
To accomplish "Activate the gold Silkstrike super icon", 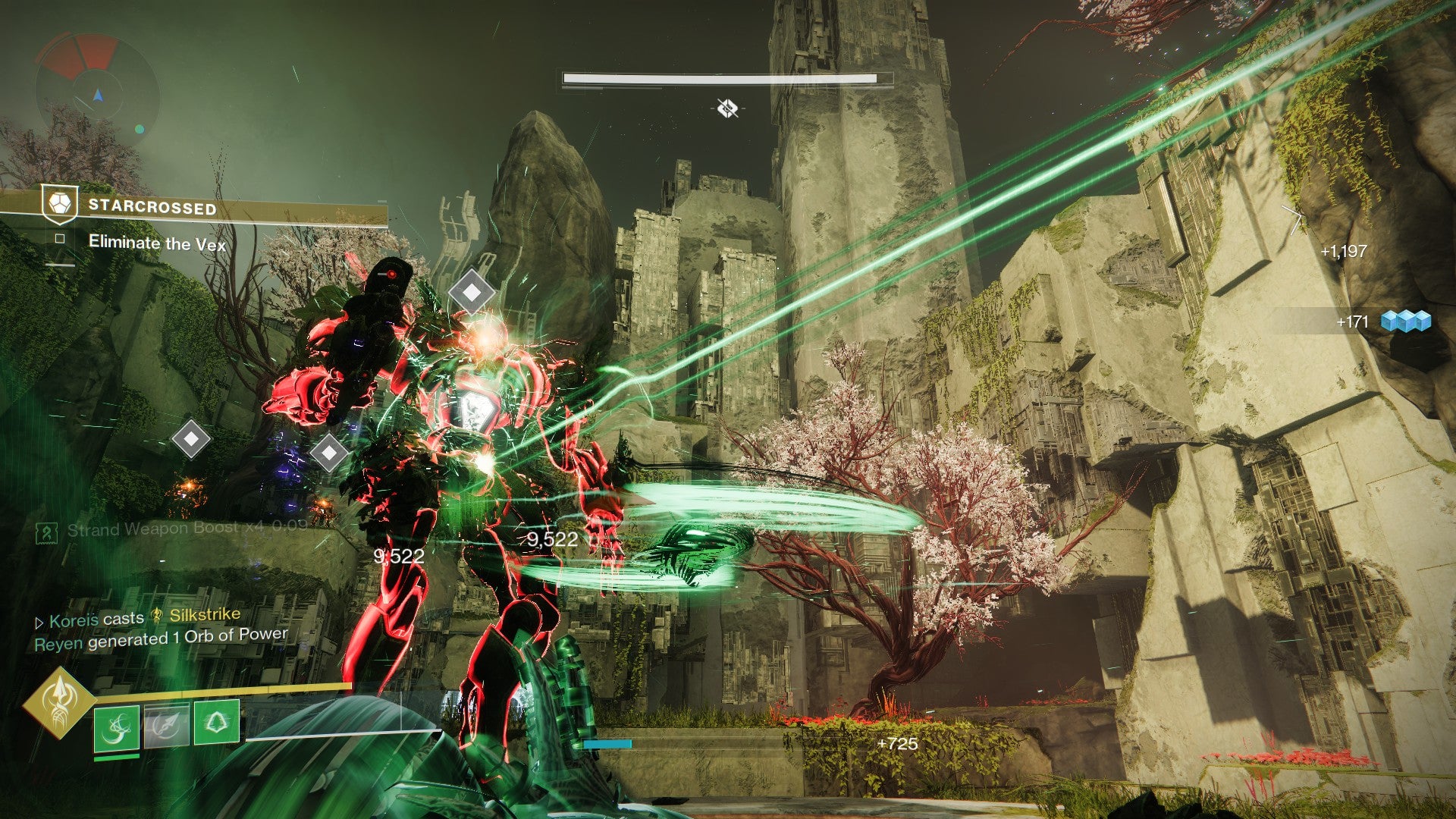I will 58,701.
